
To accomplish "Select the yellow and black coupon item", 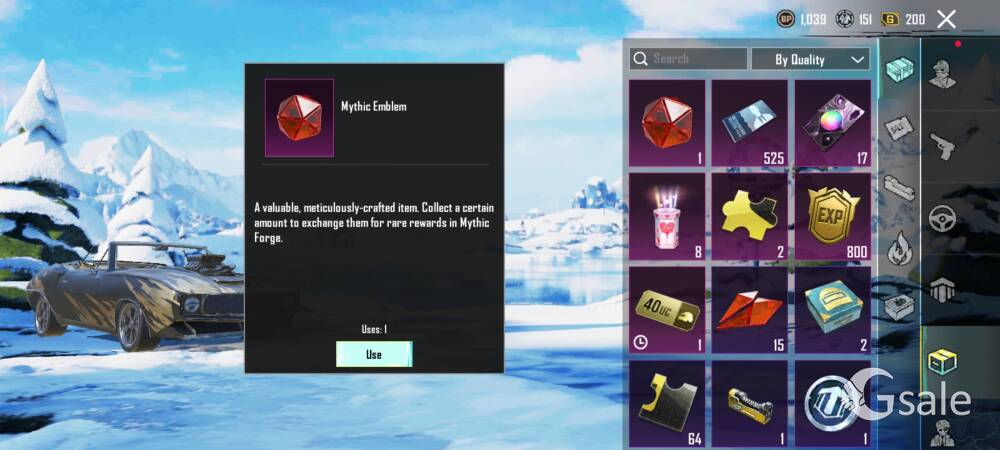I will [x=667, y=403].
